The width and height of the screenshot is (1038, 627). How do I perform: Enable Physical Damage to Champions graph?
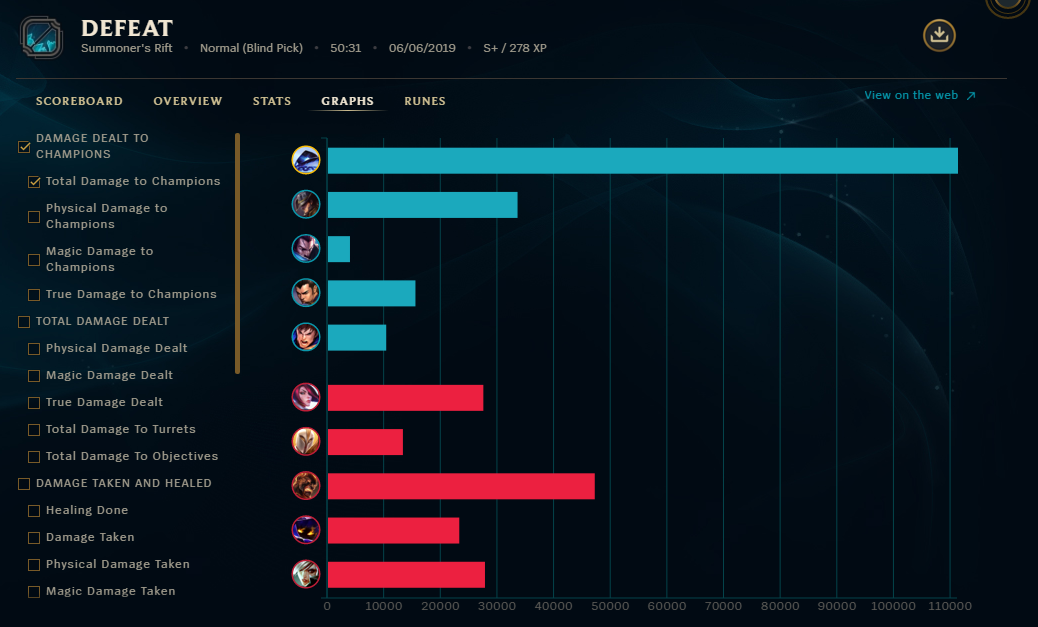(x=34, y=217)
